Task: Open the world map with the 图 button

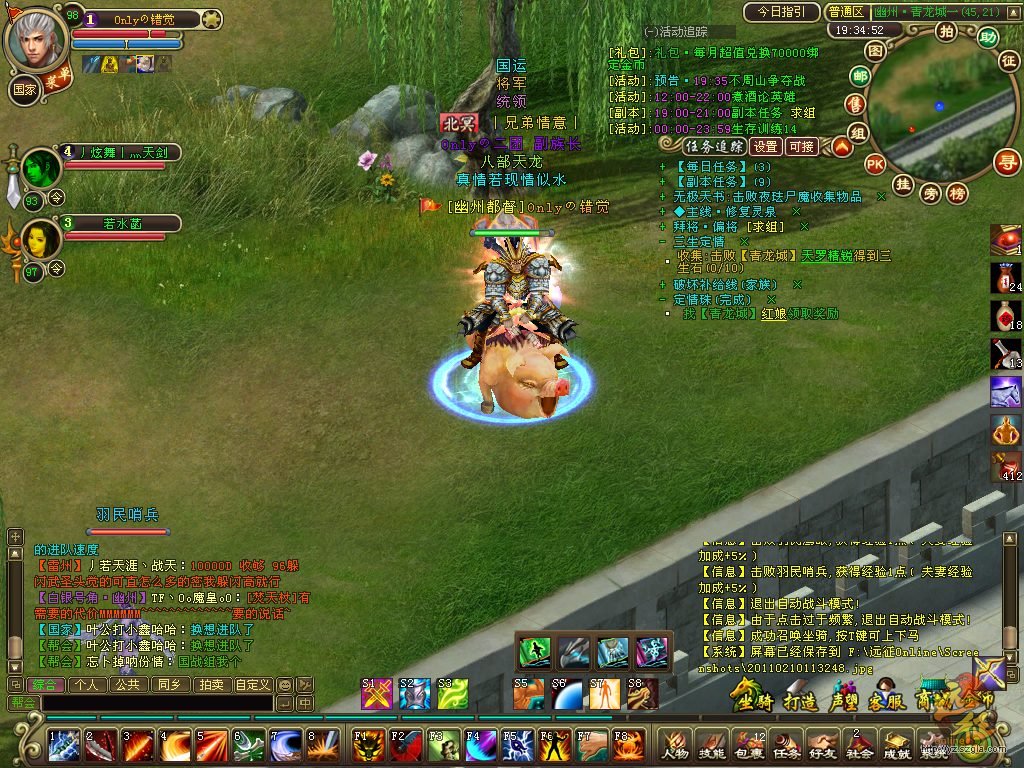Action: (875, 50)
